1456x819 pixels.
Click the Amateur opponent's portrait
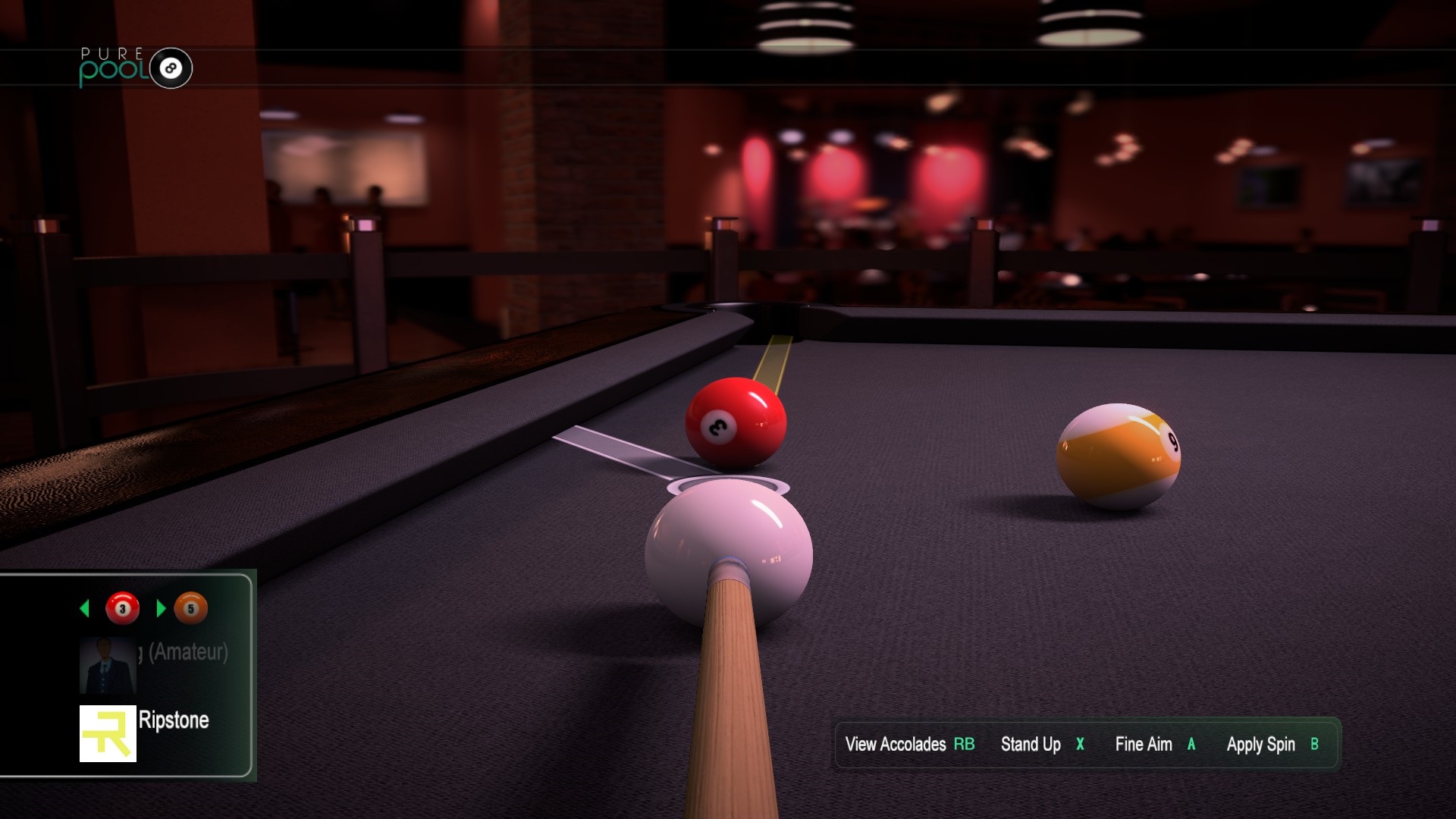click(x=108, y=665)
